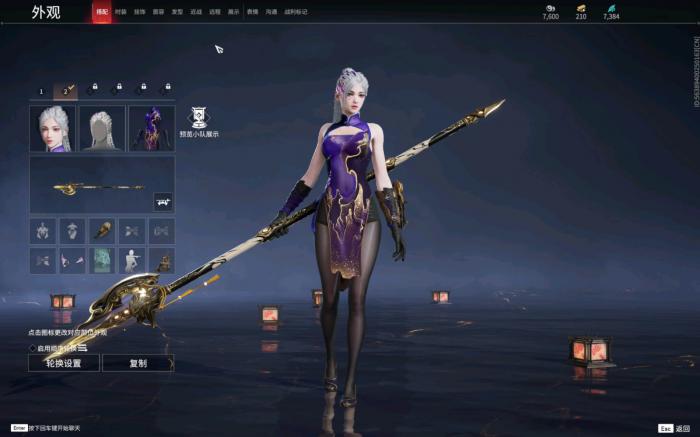Select the teal portrait accessory slot

point(102,261)
